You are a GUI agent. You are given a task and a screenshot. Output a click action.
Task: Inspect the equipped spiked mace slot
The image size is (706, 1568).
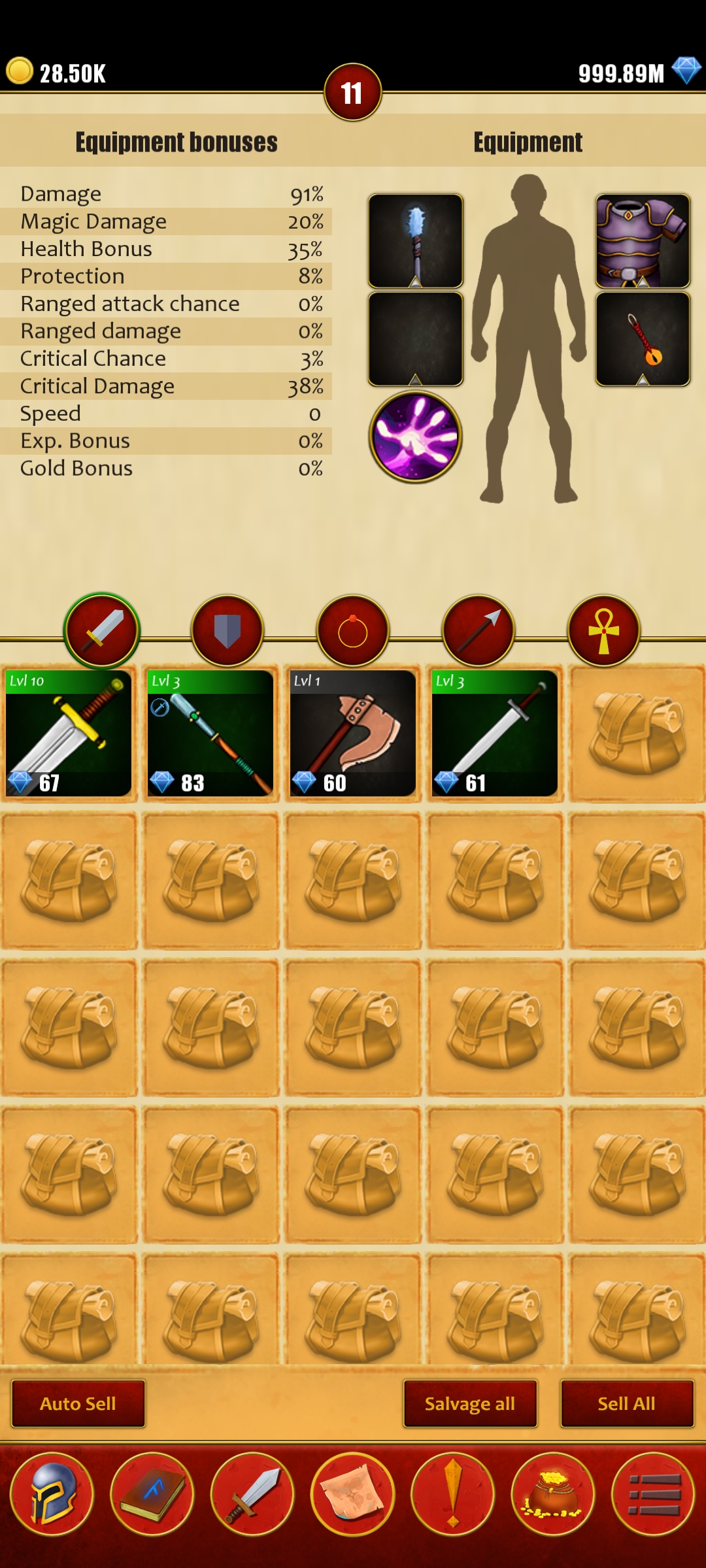(x=416, y=240)
